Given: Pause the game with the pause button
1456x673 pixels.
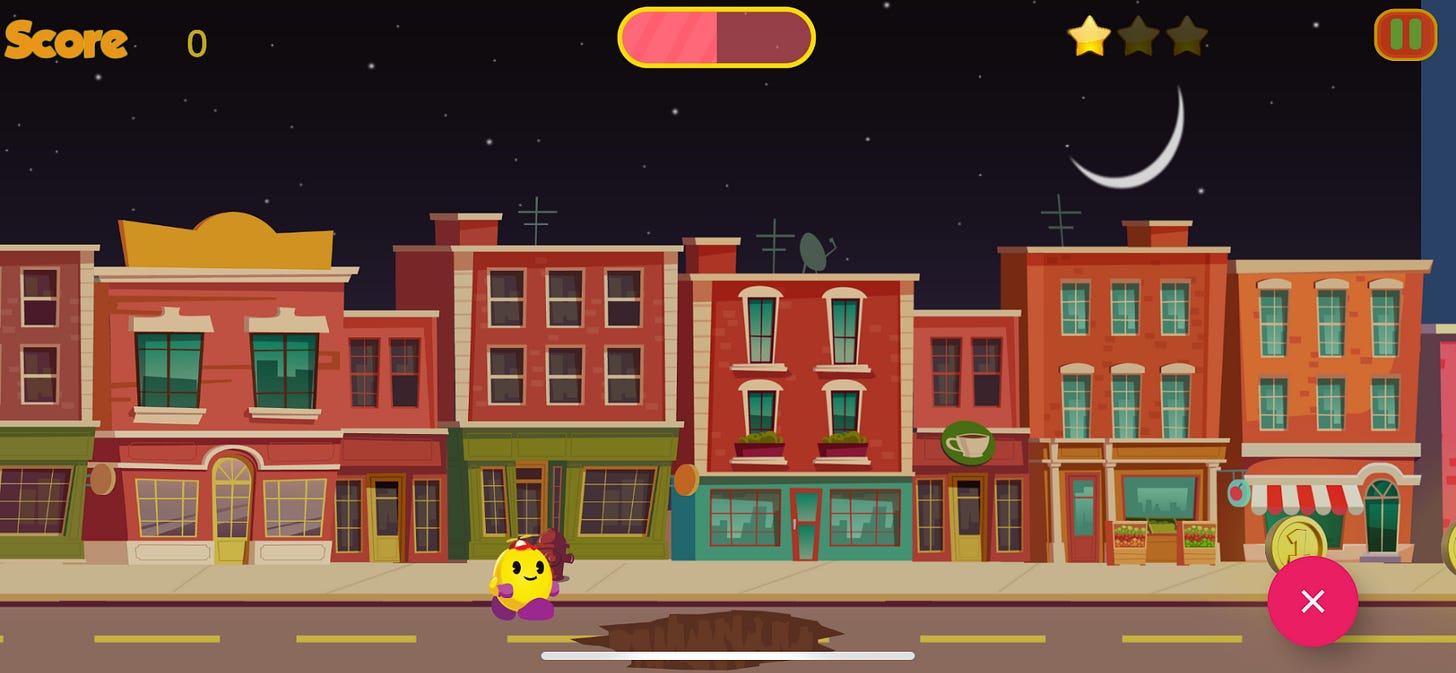Looking at the screenshot, I should pos(1405,35).
